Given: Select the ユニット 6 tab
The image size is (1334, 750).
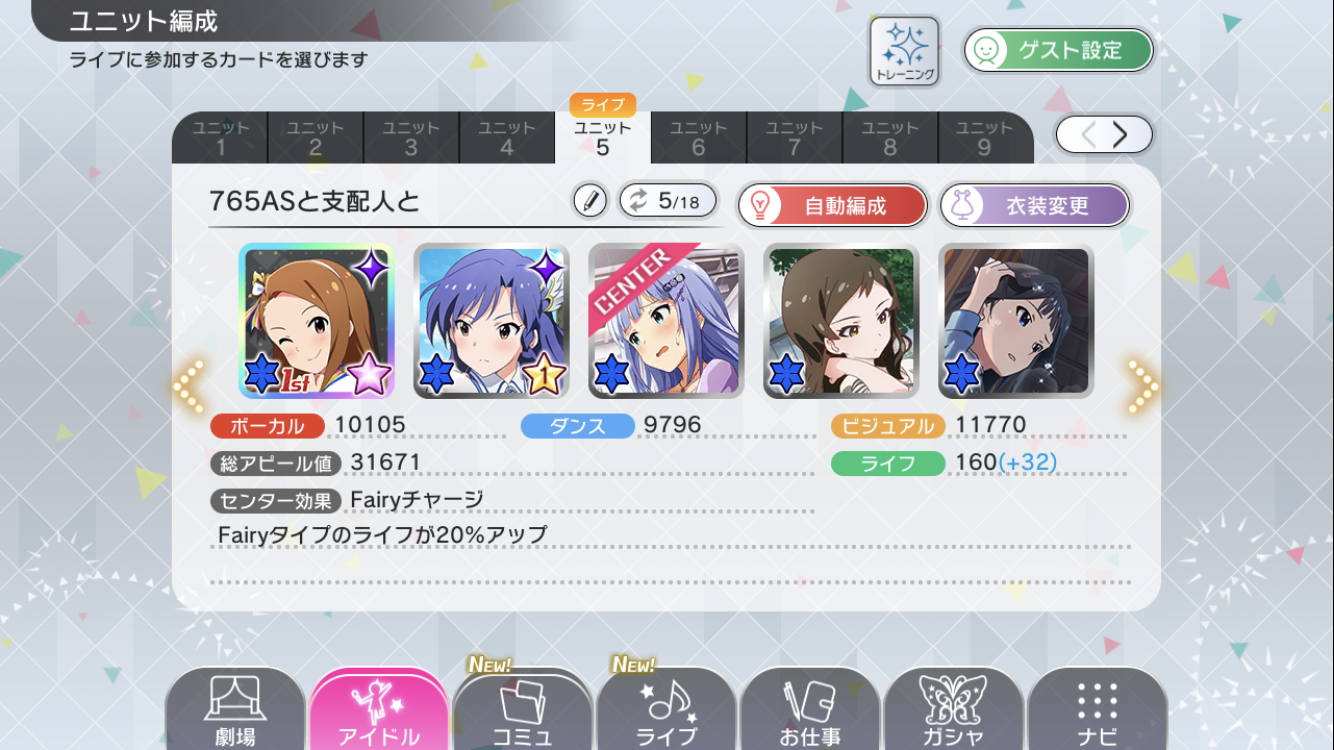Looking at the screenshot, I should click(698, 138).
